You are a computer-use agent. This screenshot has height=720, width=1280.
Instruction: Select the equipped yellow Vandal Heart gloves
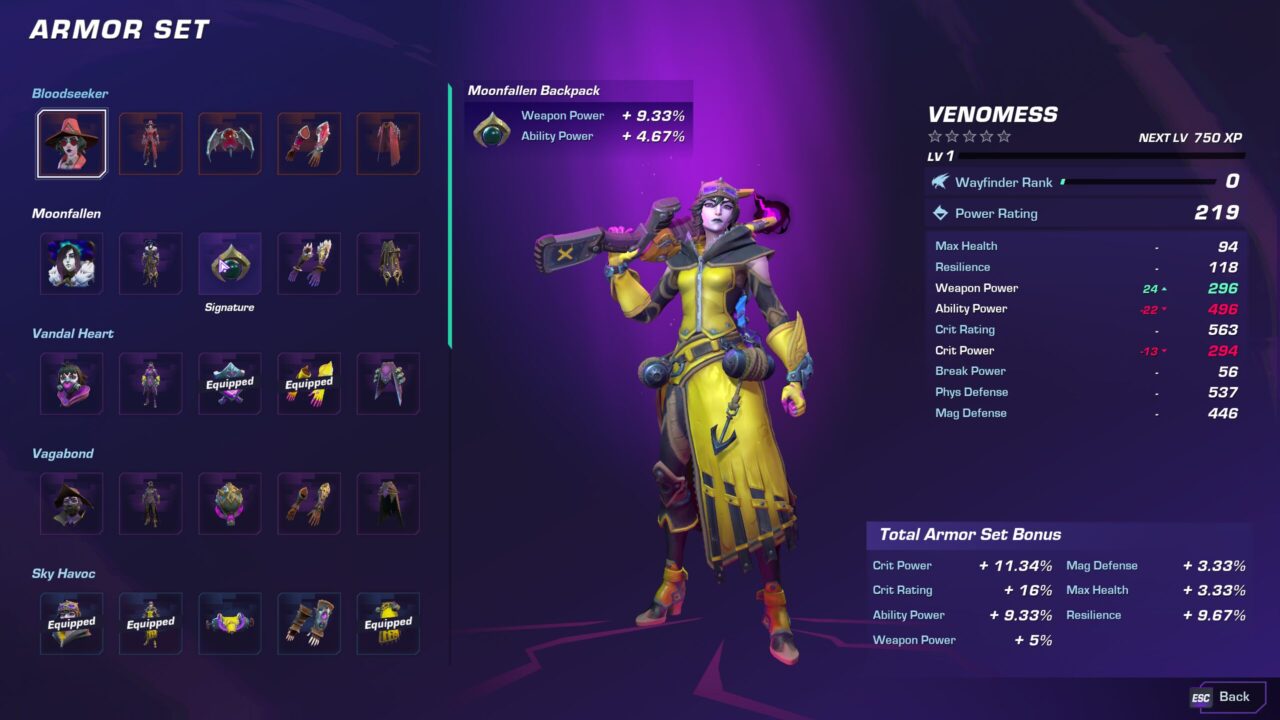click(308, 384)
